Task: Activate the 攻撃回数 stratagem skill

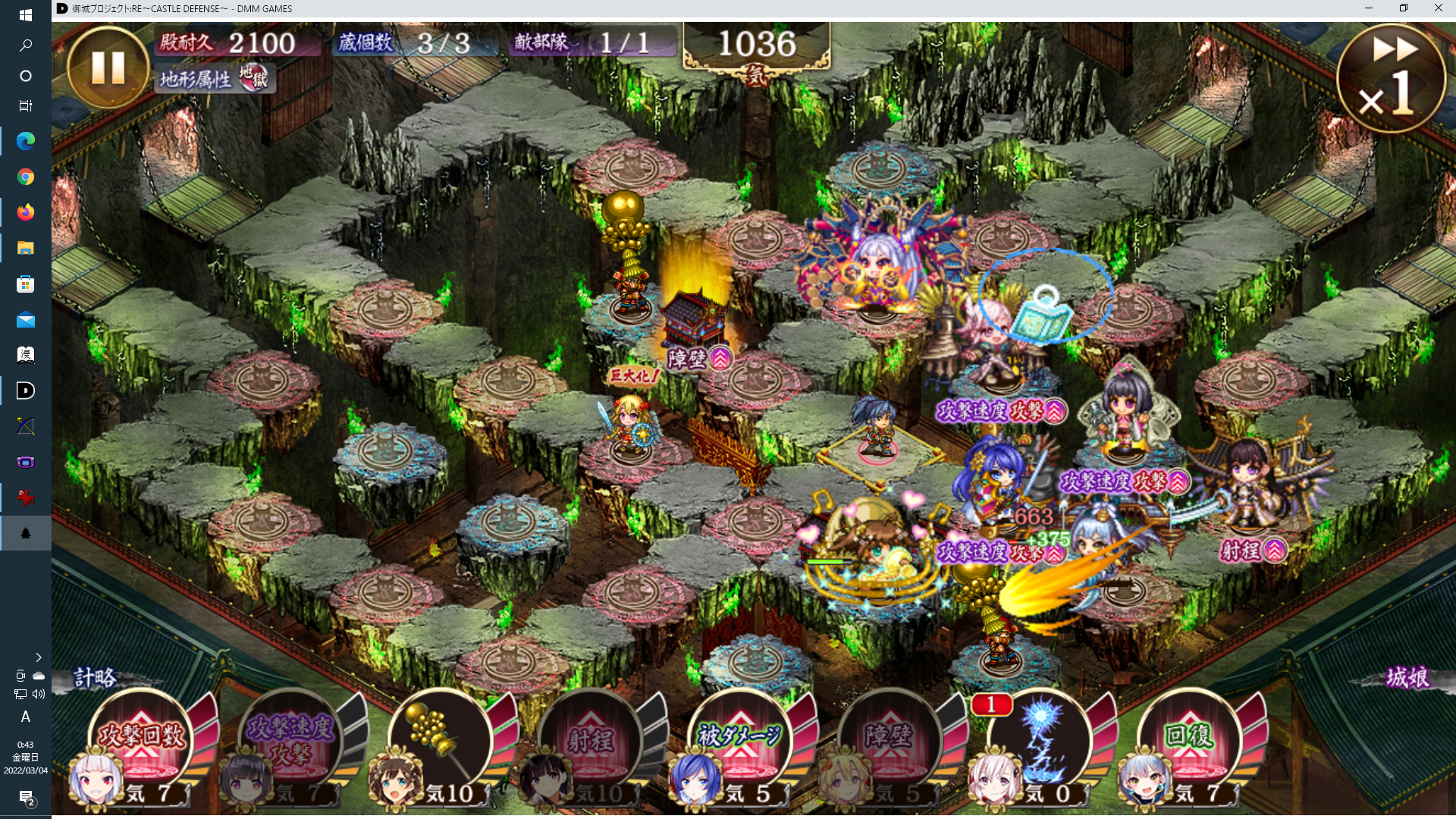Action: click(x=141, y=739)
